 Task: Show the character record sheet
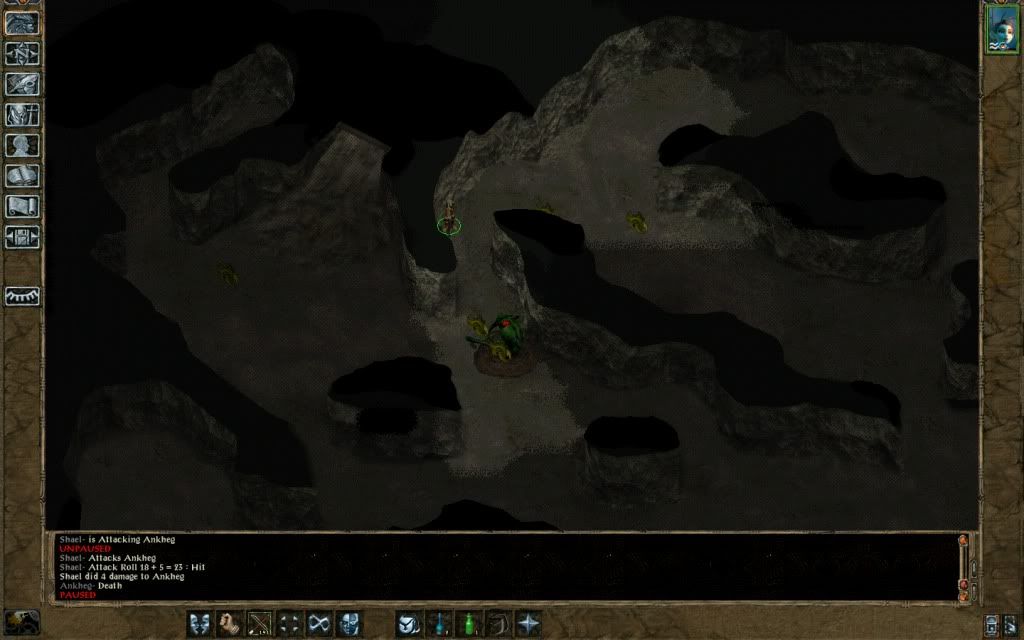click(21, 146)
